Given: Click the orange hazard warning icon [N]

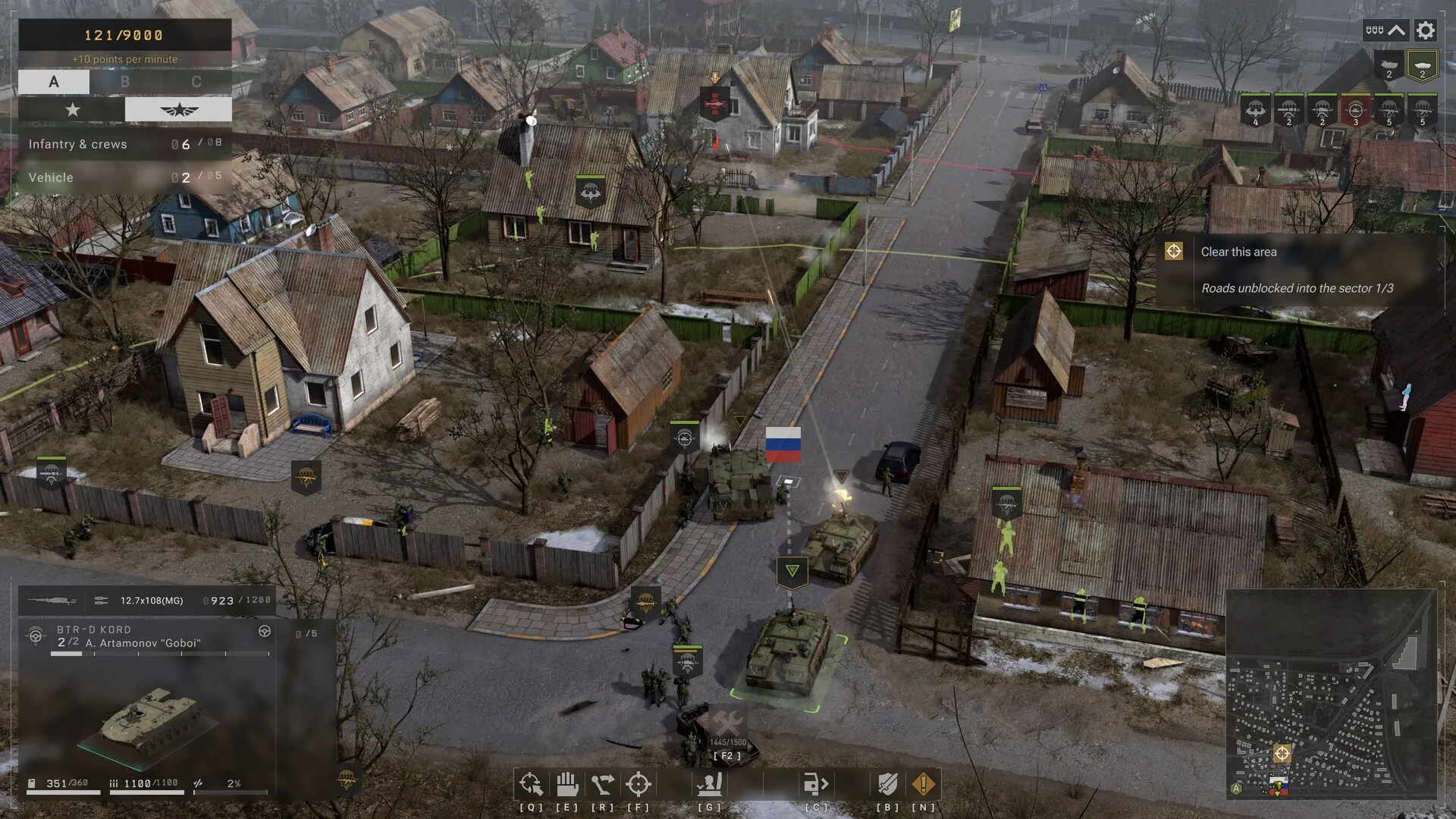Looking at the screenshot, I should point(923,783).
